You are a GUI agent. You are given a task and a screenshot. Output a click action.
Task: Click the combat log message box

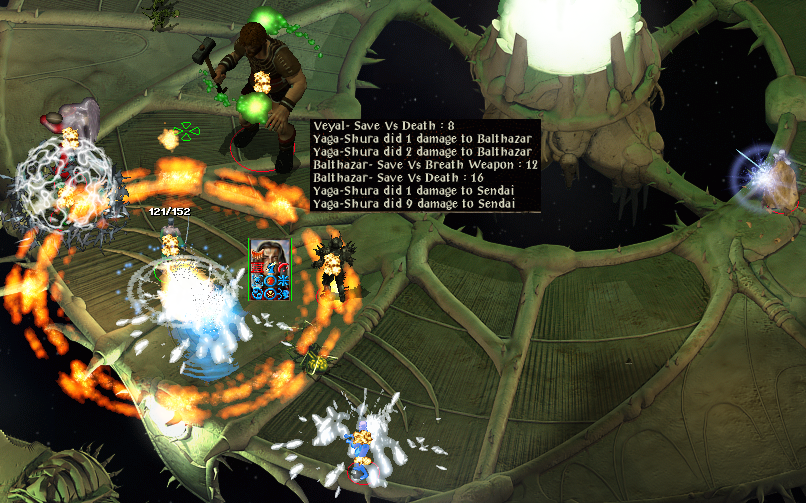(425, 165)
